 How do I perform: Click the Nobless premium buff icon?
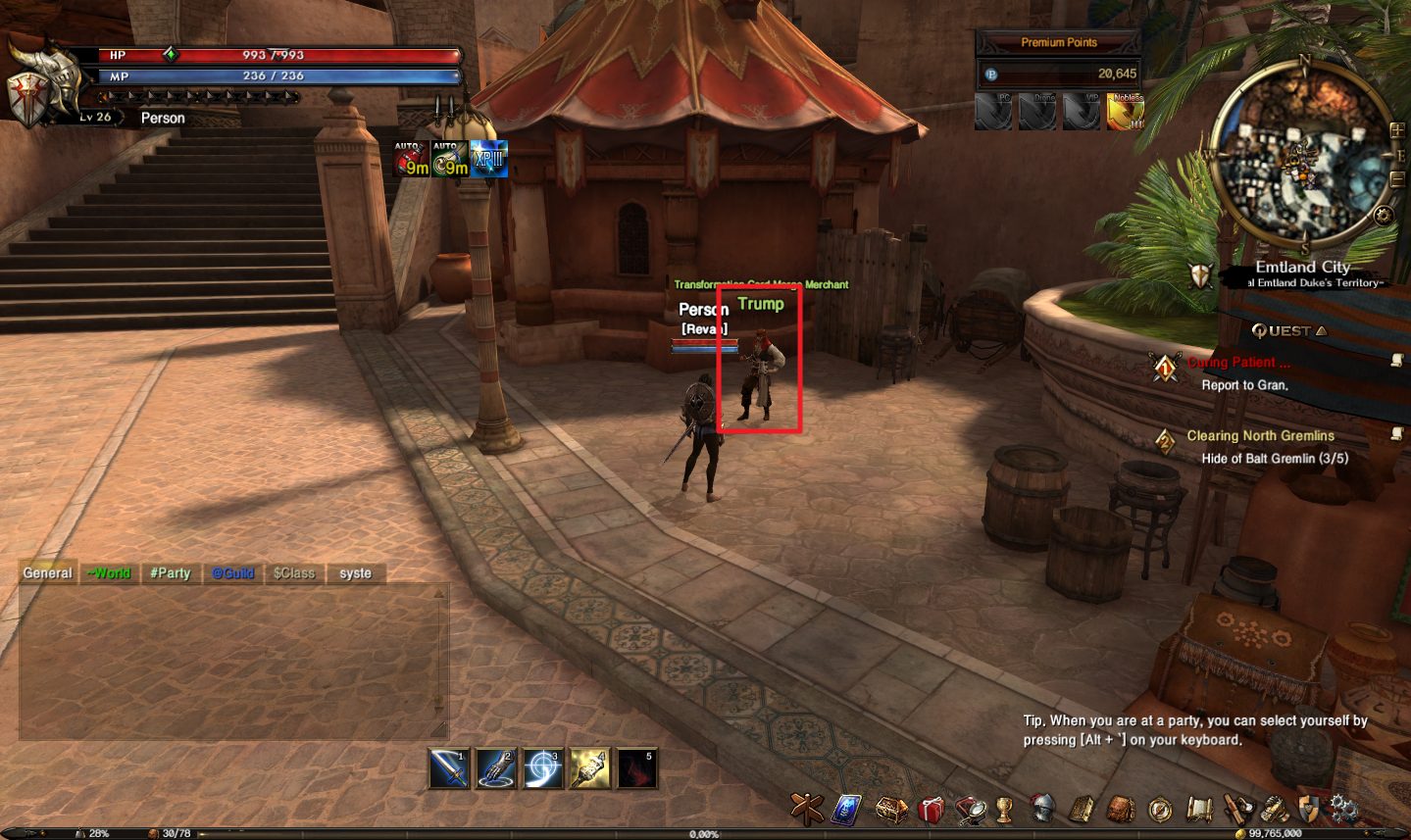pos(1125,112)
